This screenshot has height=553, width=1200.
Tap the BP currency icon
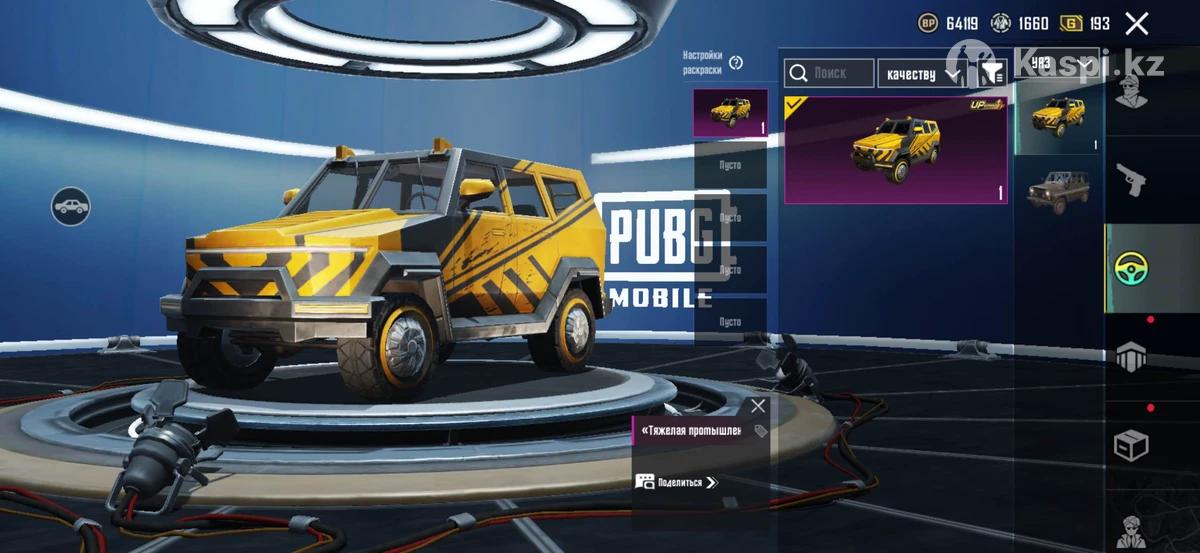pyautogui.click(x=929, y=24)
